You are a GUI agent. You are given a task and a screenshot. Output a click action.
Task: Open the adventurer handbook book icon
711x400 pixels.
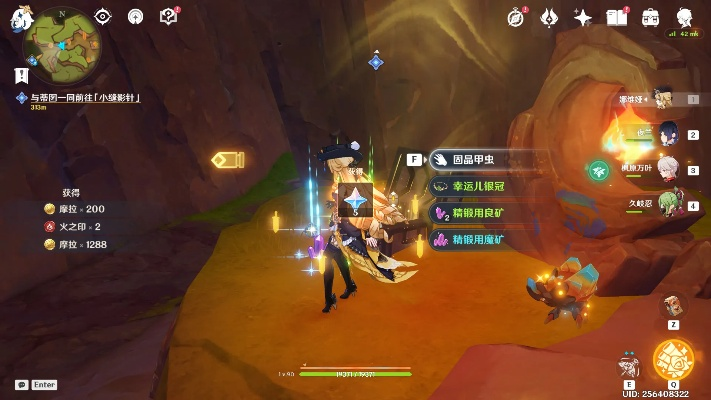617,17
